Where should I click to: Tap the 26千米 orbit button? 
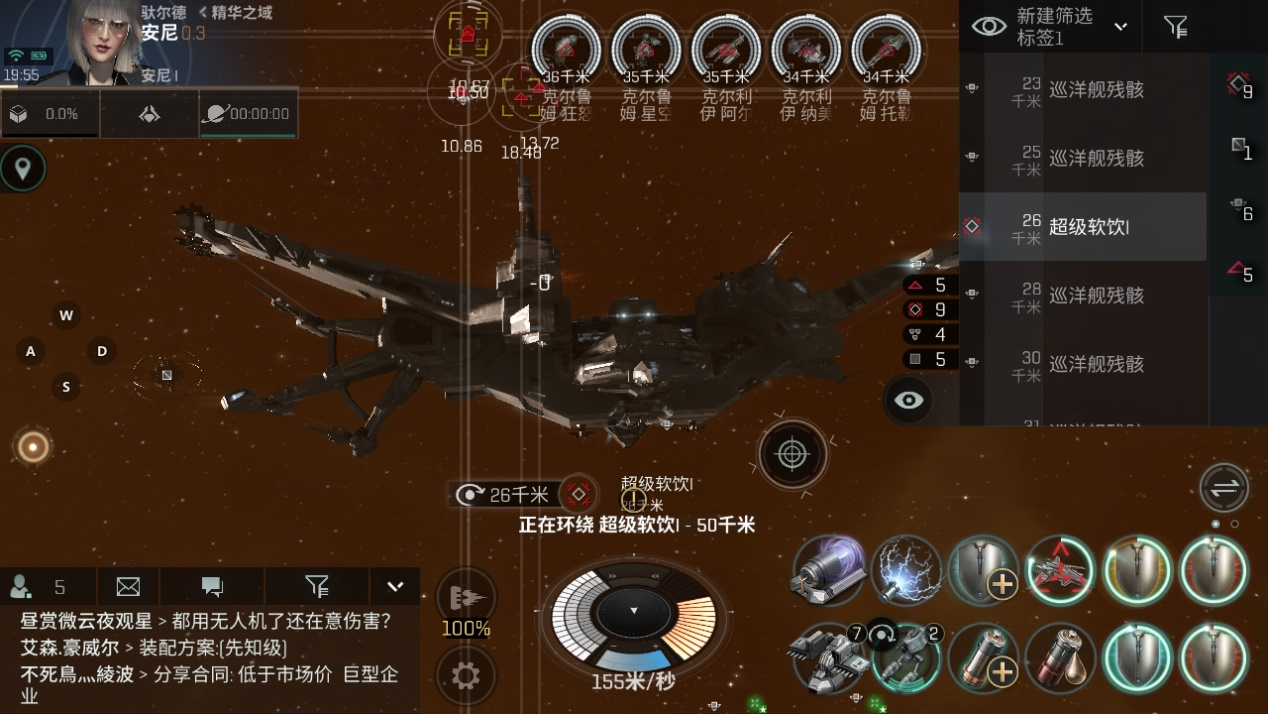(x=504, y=494)
